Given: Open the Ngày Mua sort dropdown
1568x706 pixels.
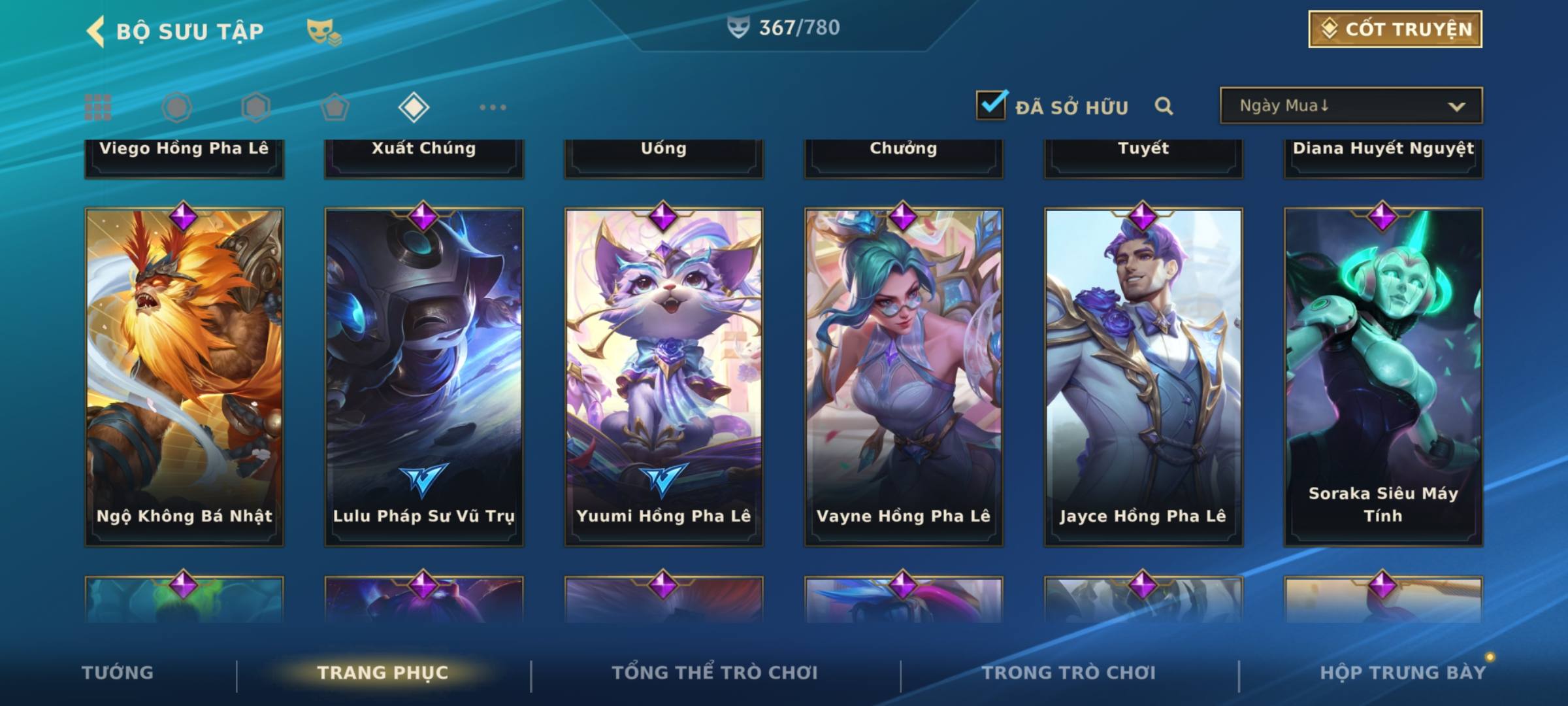Looking at the screenshot, I should pyautogui.click(x=1350, y=106).
